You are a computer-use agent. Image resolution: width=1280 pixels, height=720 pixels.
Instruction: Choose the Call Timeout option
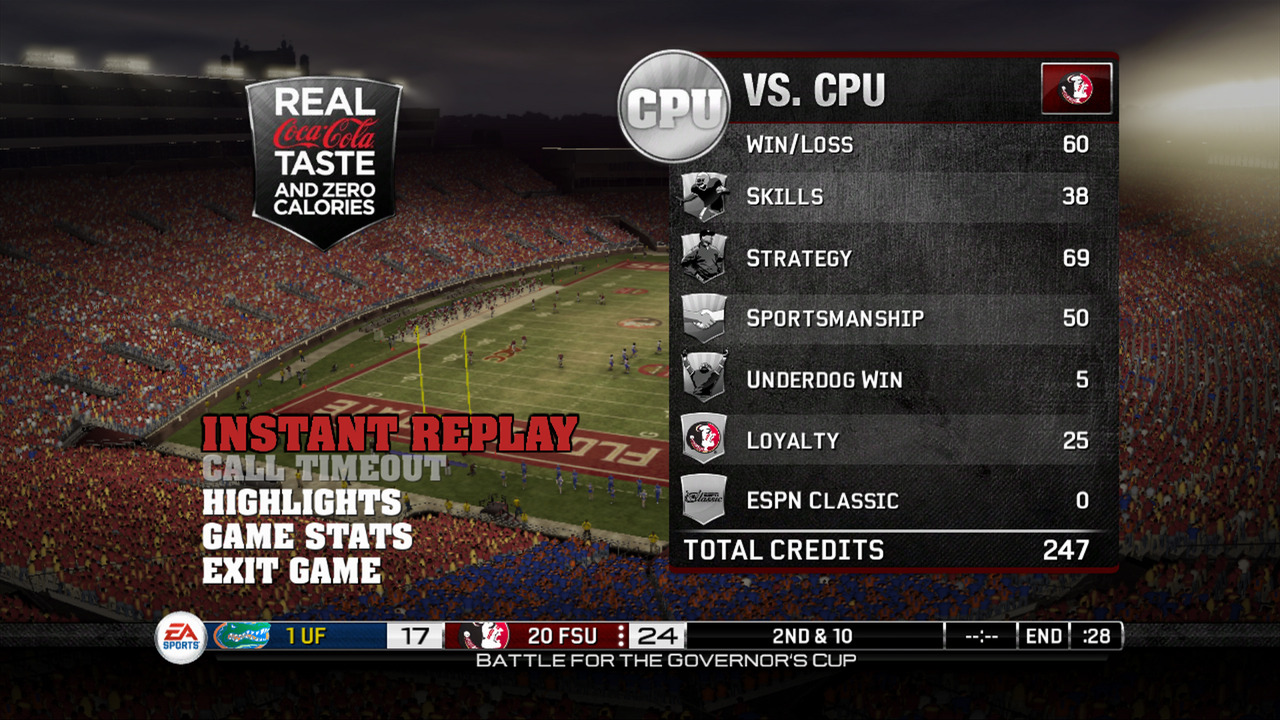(x=324, y=468)
